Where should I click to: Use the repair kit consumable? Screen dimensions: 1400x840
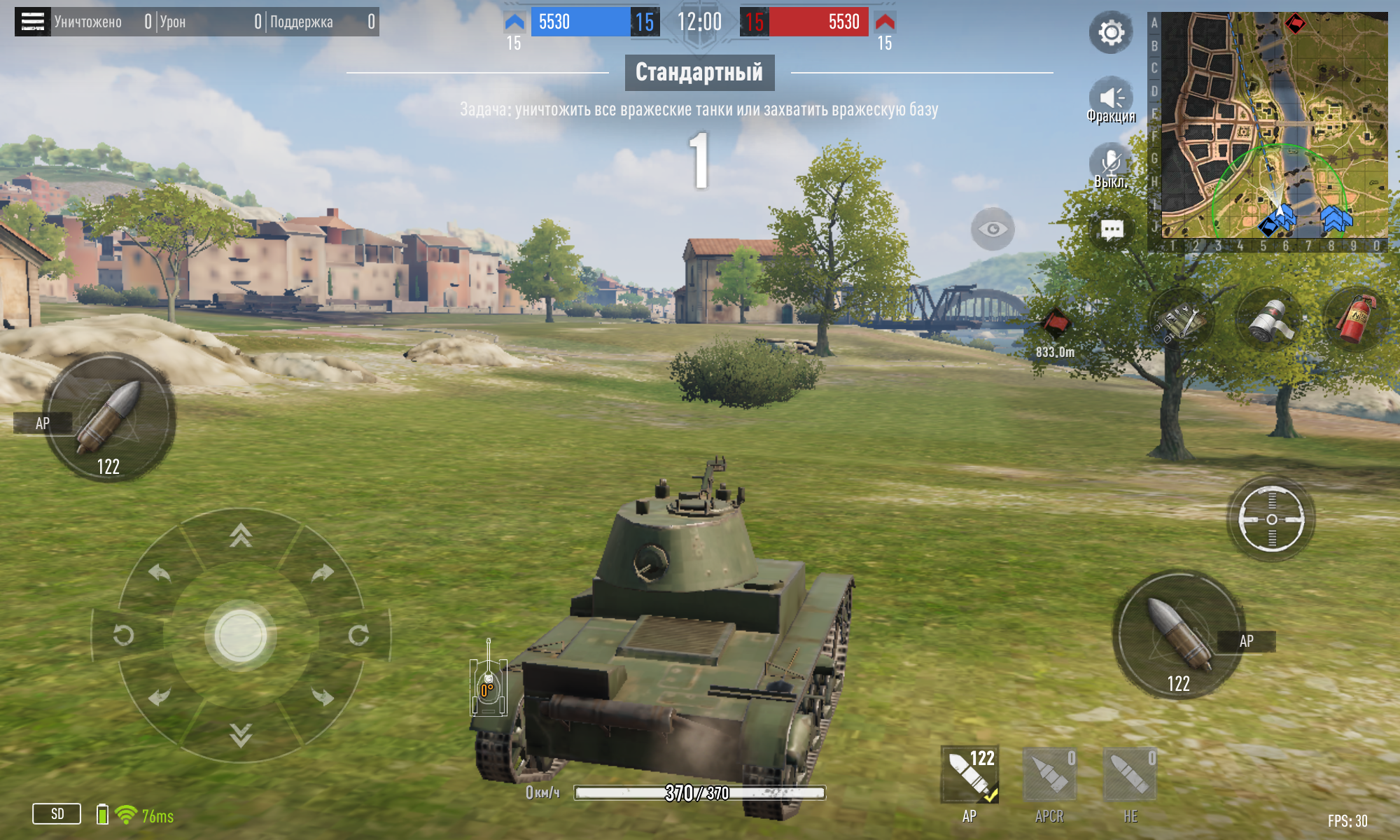click(x=1181, y=321)
